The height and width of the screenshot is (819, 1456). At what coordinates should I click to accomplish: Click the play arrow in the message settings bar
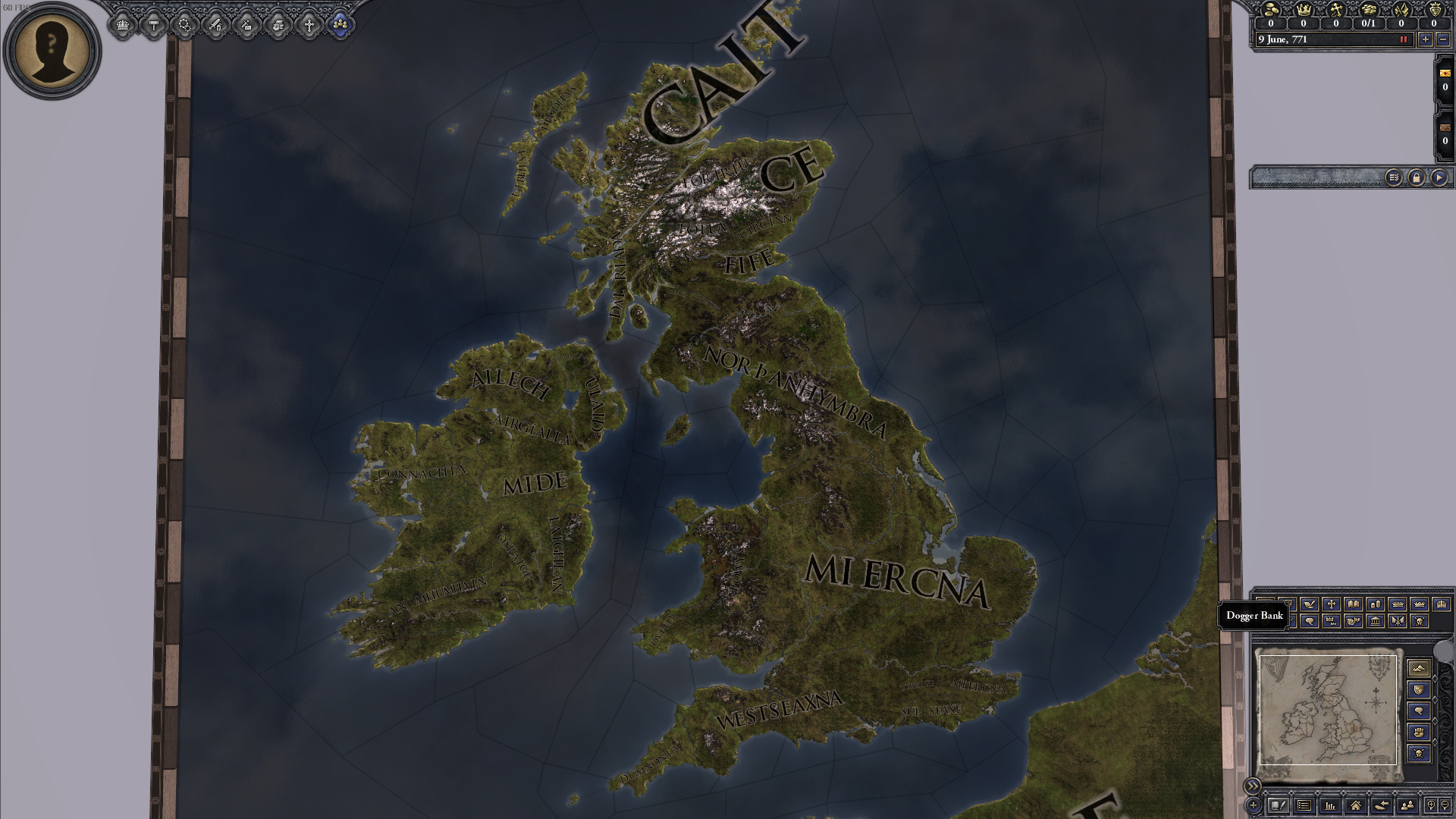click(x=1439, y=176)
